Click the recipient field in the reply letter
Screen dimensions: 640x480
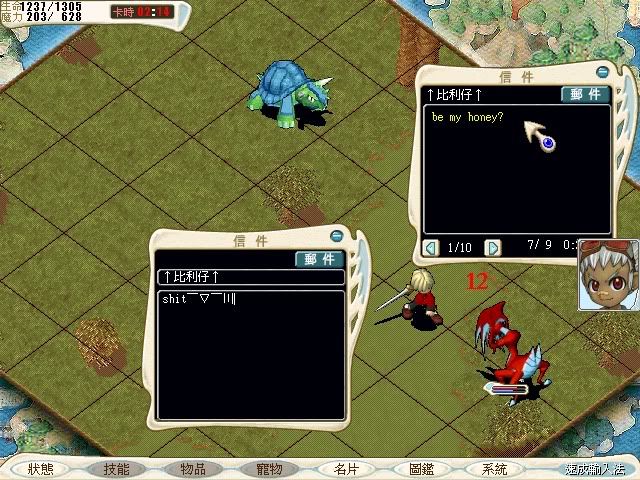(x=252, y=277)
